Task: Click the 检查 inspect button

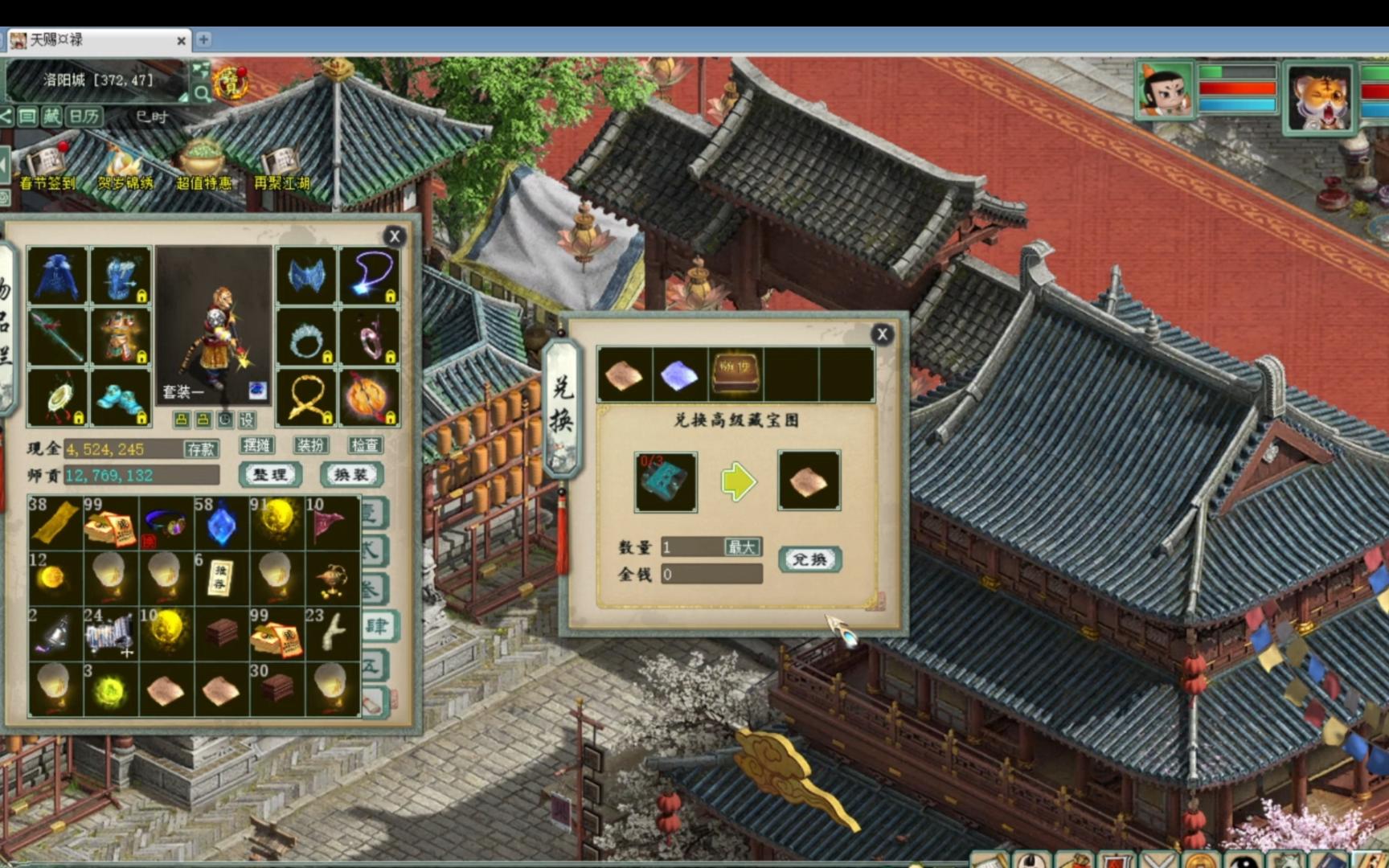Action: click(364, 445)
